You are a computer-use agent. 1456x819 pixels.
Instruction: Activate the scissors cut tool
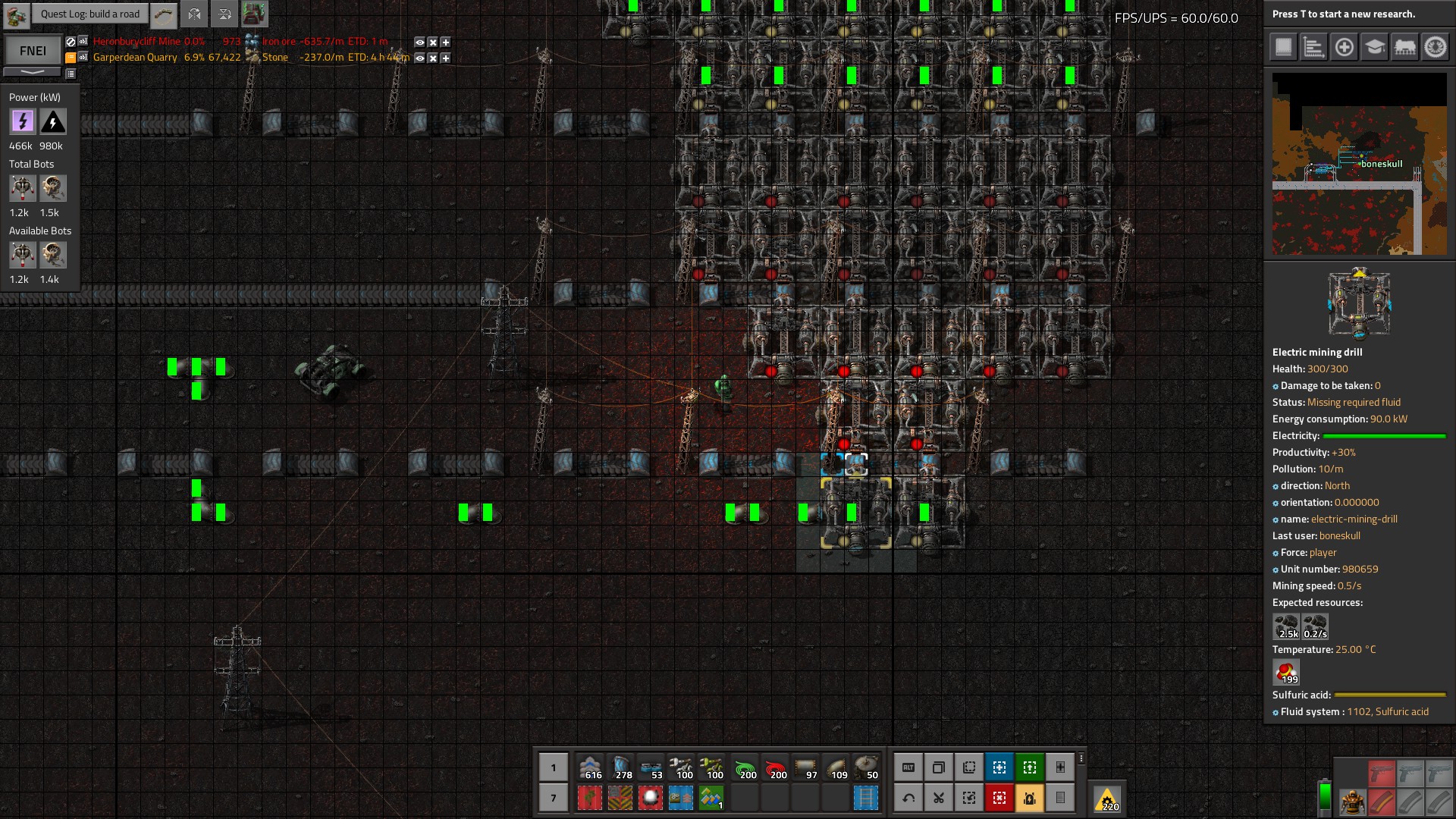(x=939, y=798)
